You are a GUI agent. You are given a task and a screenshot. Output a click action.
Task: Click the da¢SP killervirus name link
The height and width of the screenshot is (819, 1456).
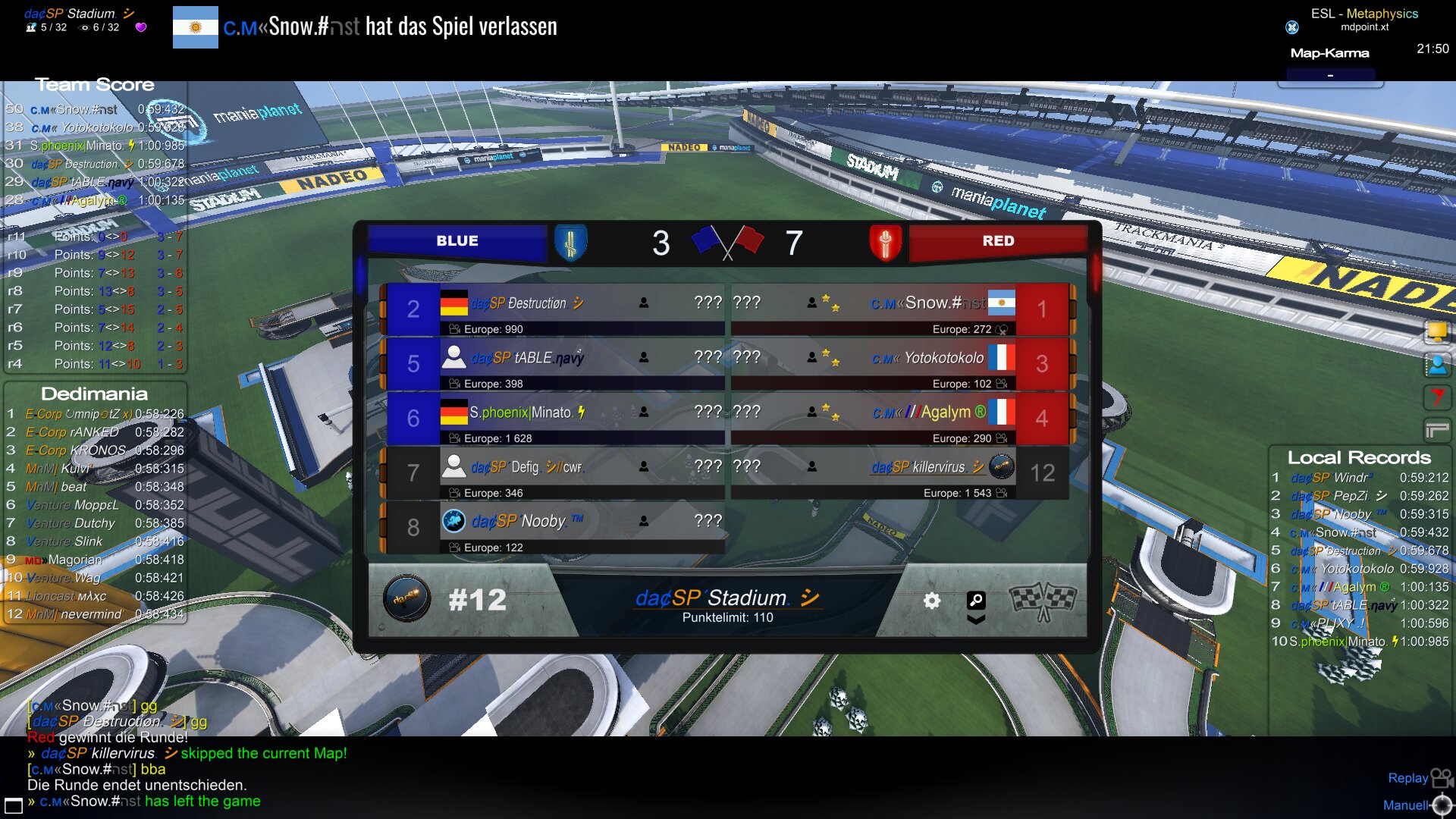918,467
